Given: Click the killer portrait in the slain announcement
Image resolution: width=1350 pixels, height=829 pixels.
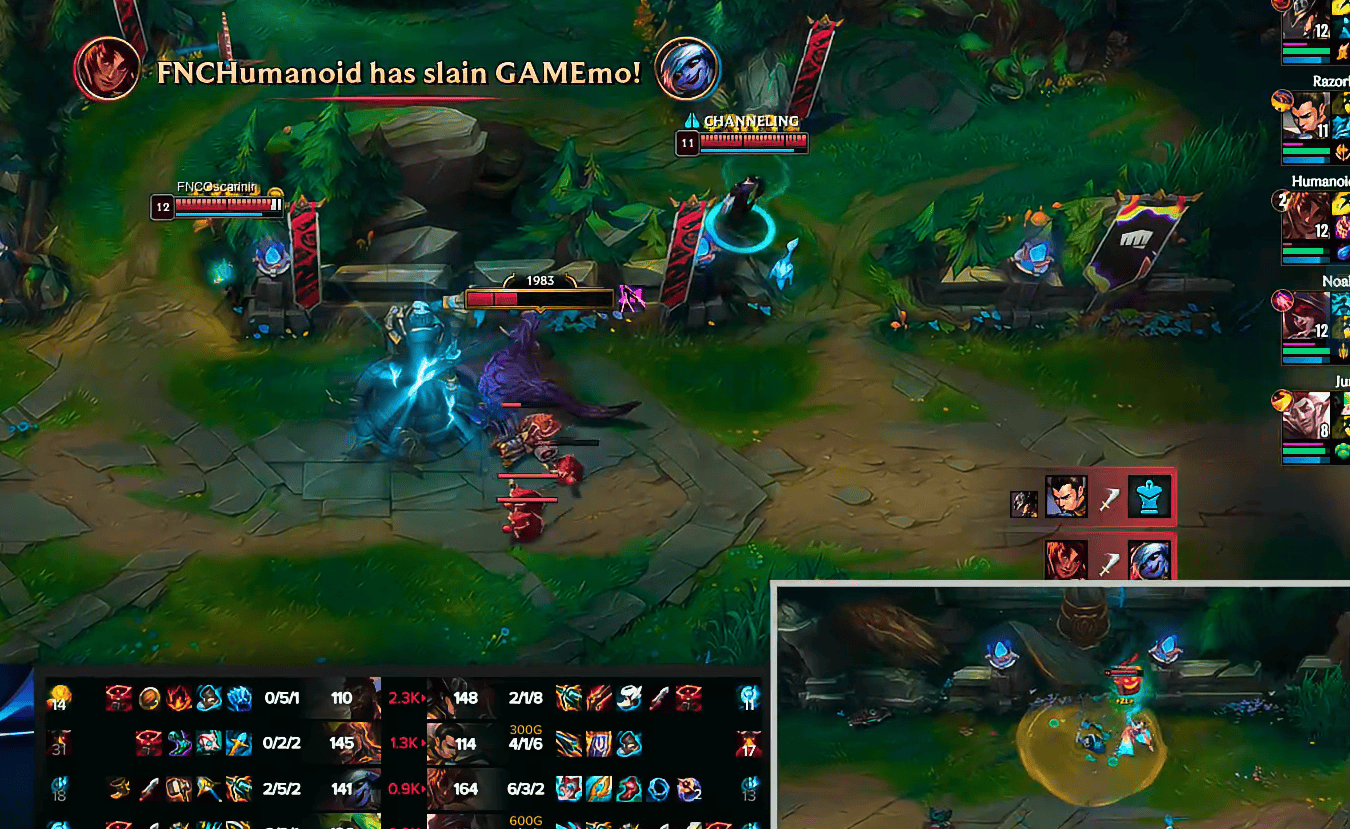Looking at the screenshot, I should click(x=107, y=69).
